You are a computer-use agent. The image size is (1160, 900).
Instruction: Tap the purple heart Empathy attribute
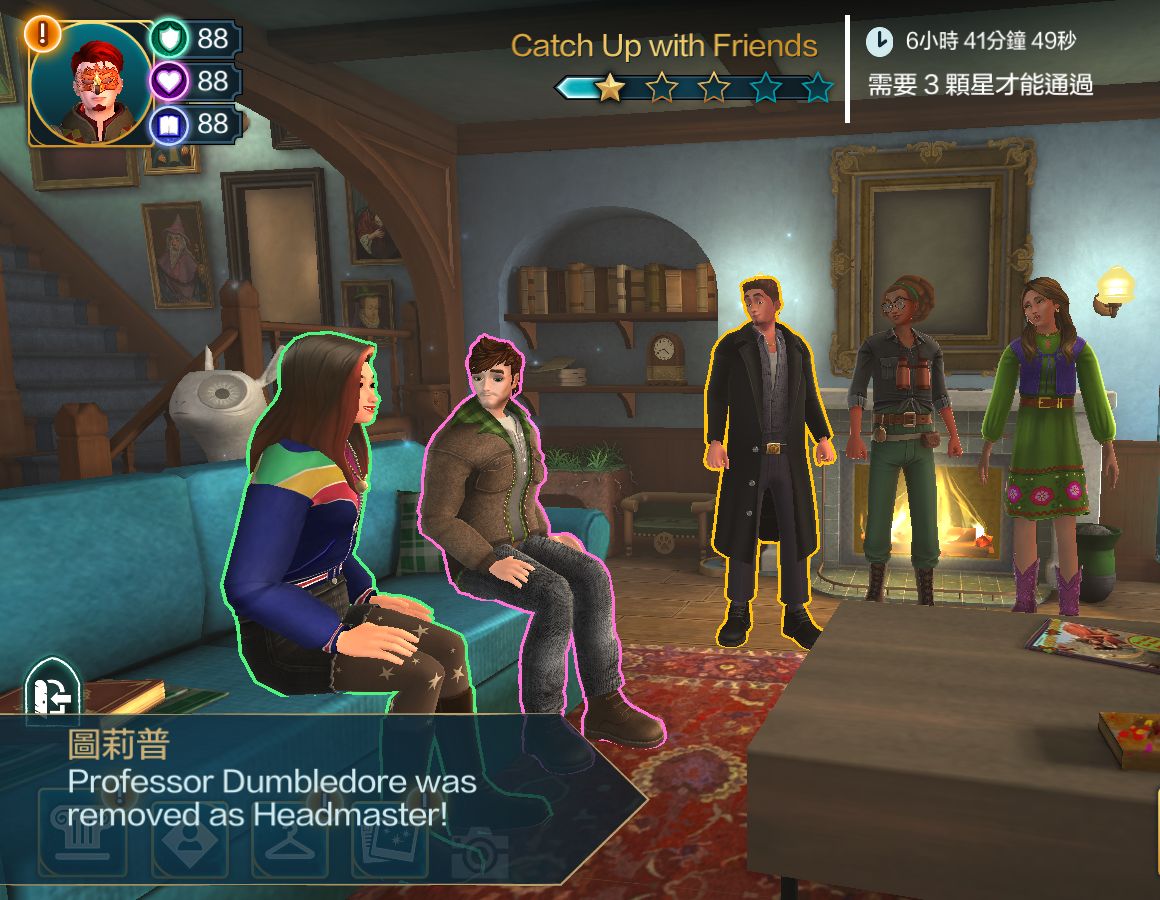170,81
